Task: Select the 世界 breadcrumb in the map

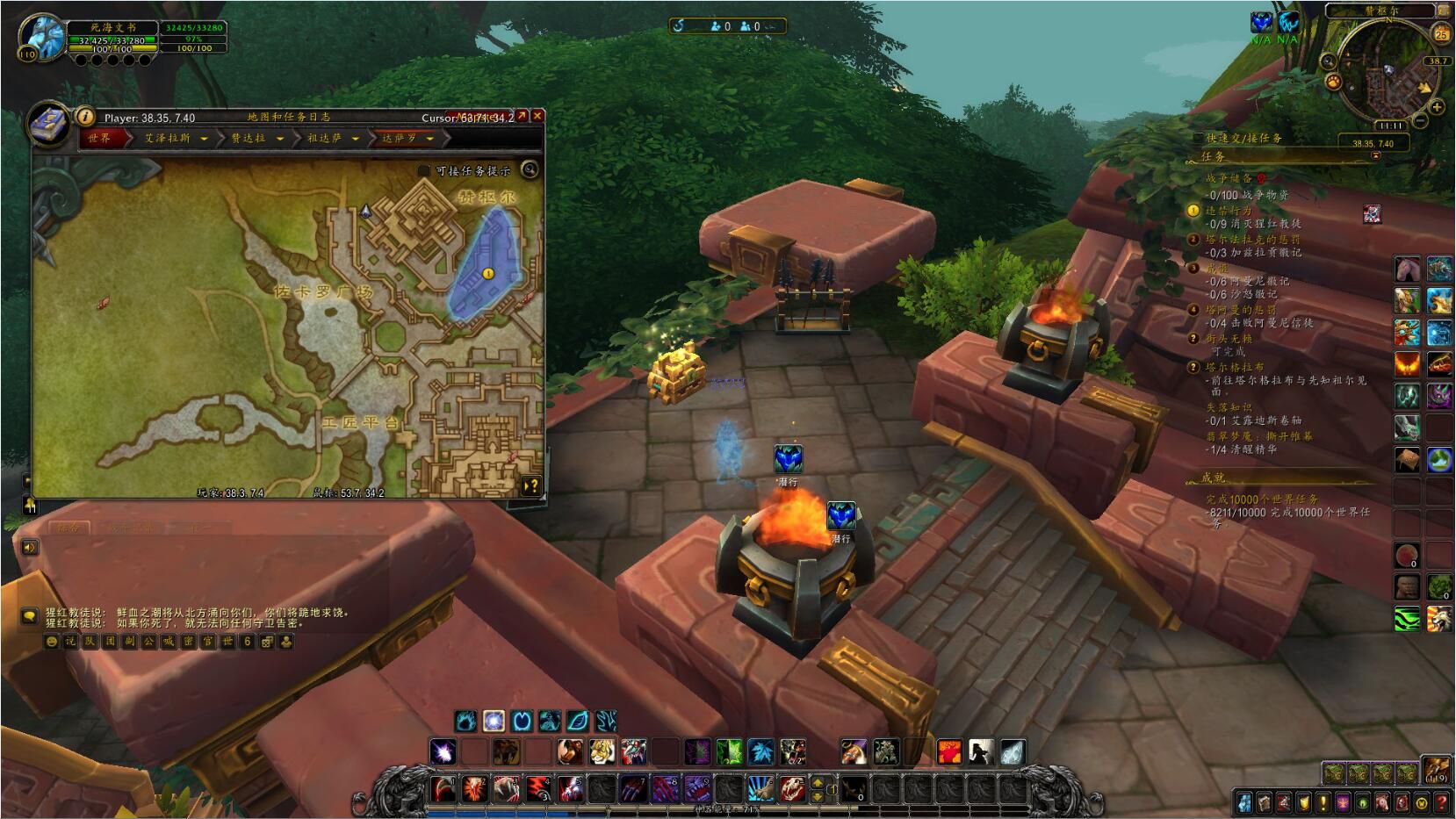Action: 99,139
